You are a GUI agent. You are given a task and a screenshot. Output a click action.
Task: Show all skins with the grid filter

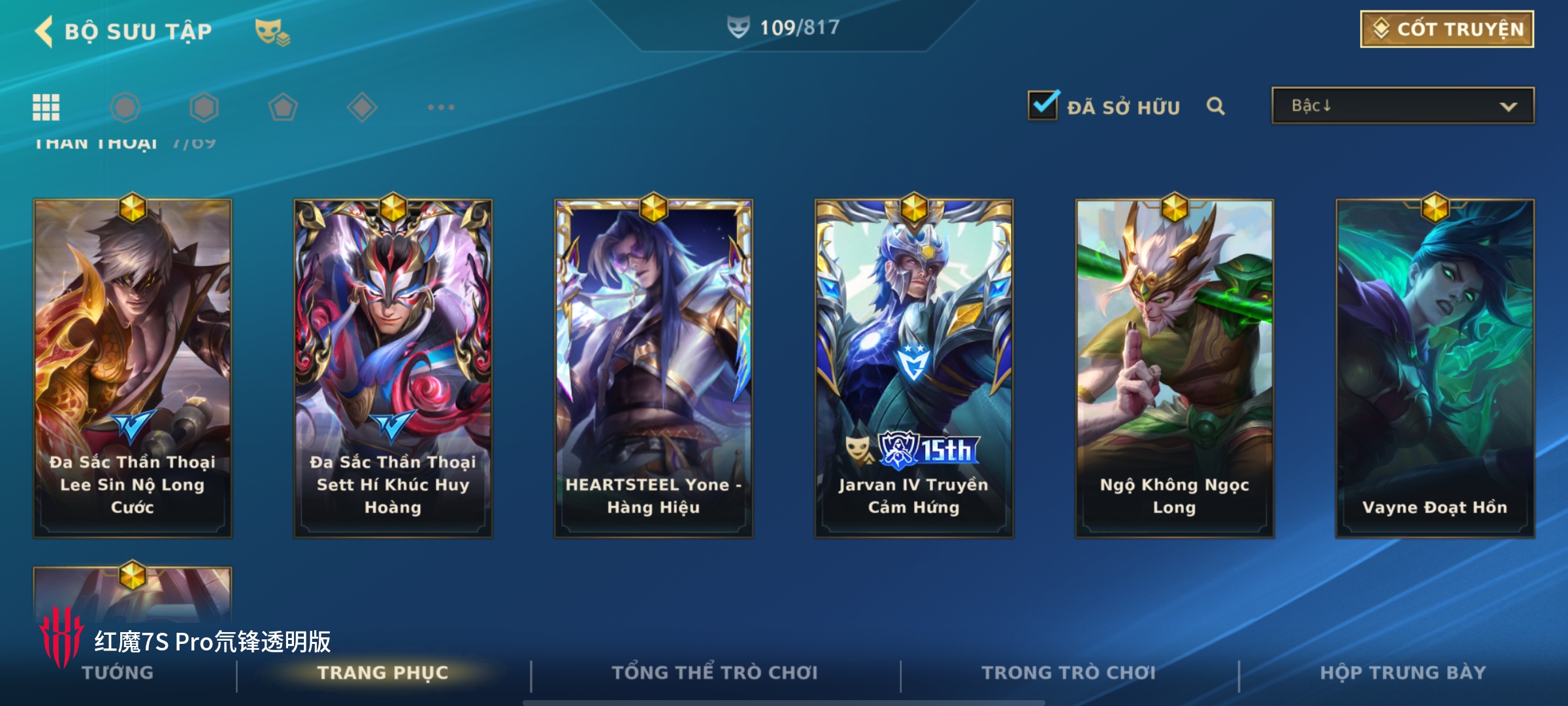coord(46,107)
